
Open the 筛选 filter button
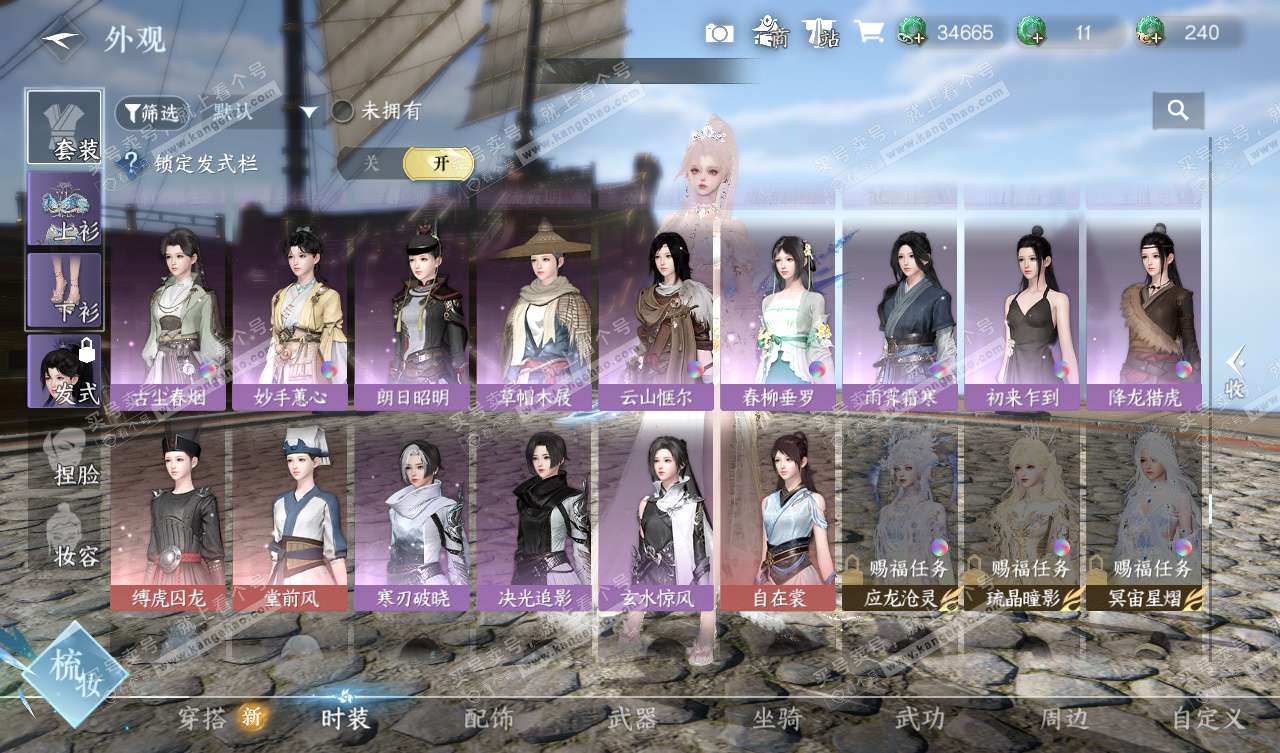pyautogui.click(x=151, y=113)
